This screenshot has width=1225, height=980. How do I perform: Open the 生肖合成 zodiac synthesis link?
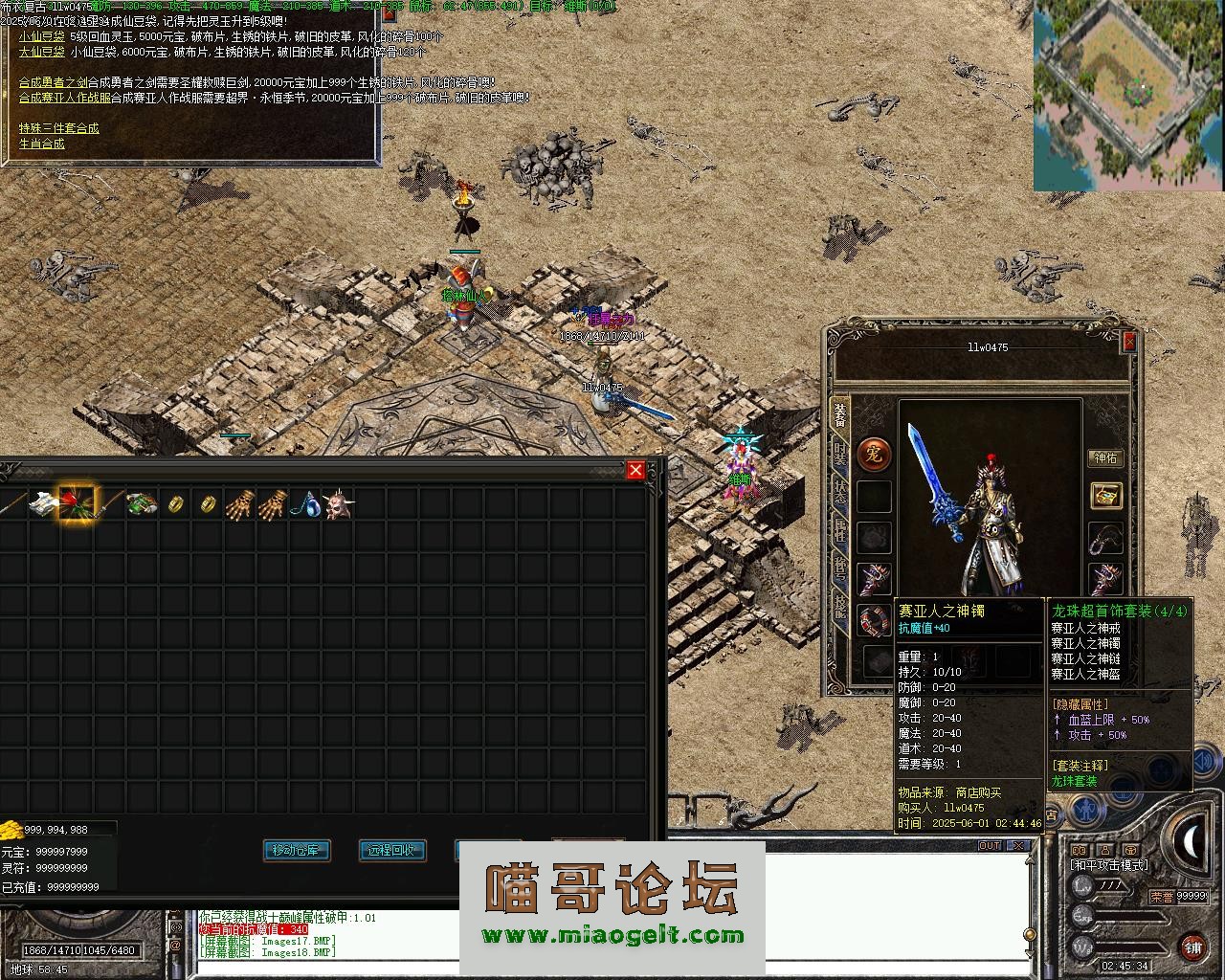[42, 144]
